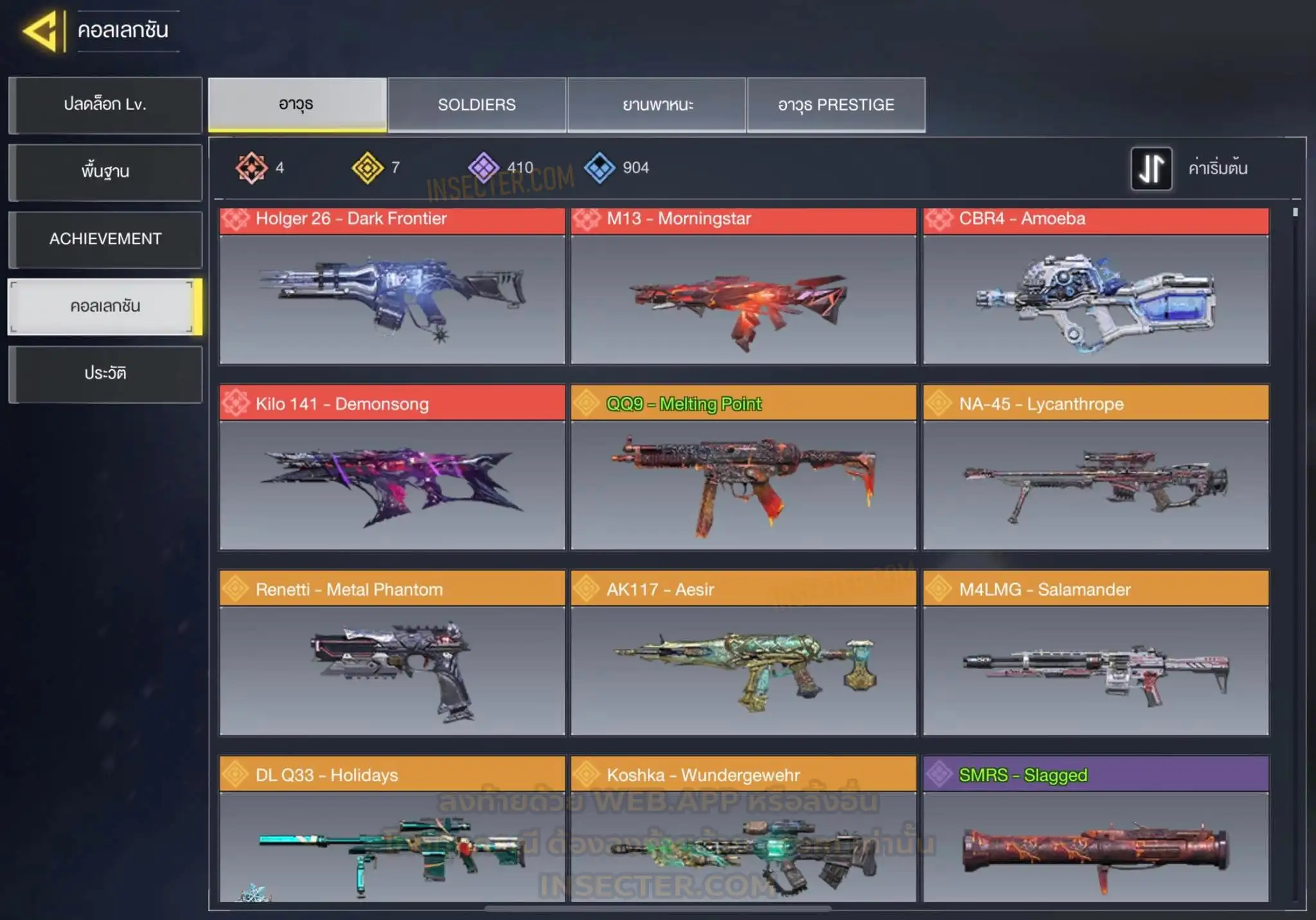Open the อาวุธ PRESTIGE tab
1316x920 pixels.
(836, 105)
